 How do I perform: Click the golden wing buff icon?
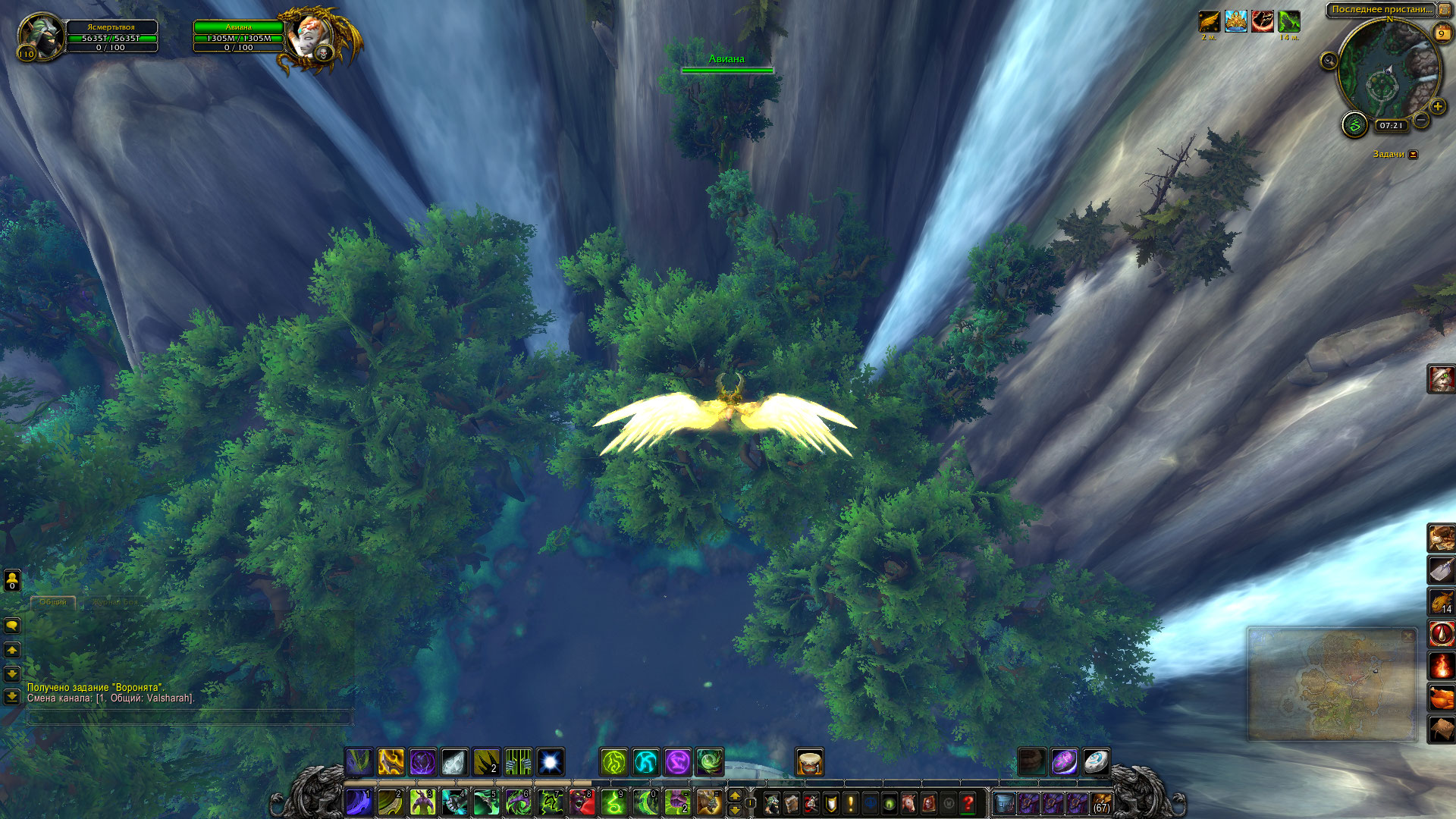(x=1209, y=21)
